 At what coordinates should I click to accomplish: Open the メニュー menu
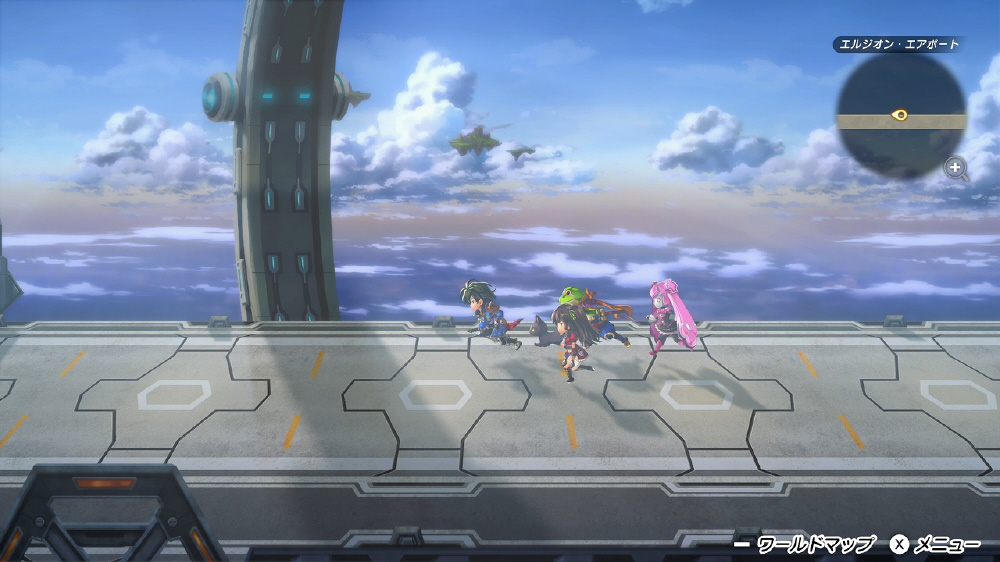pos(935,545)
